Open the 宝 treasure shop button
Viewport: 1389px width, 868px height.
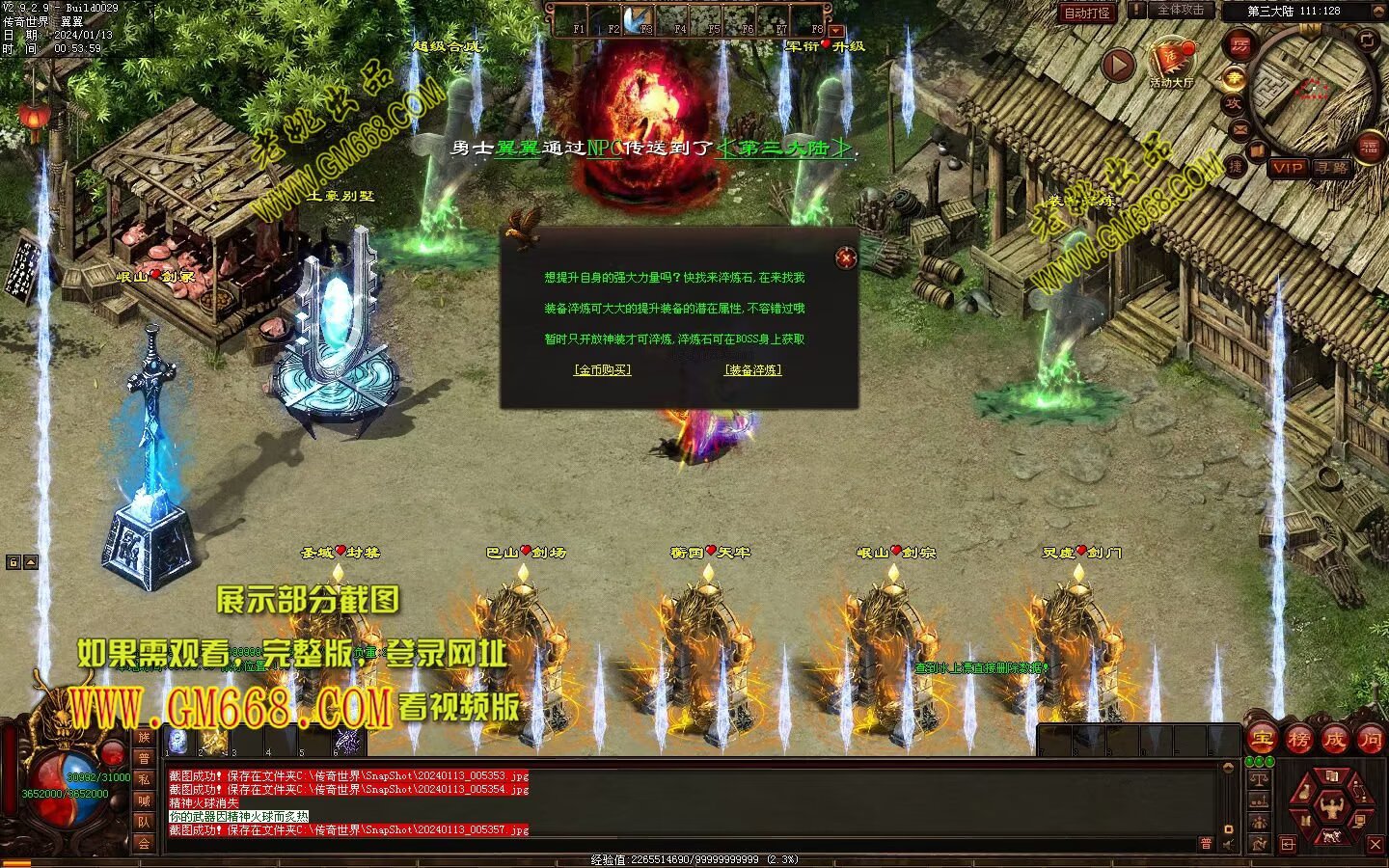coord(1262,740)
